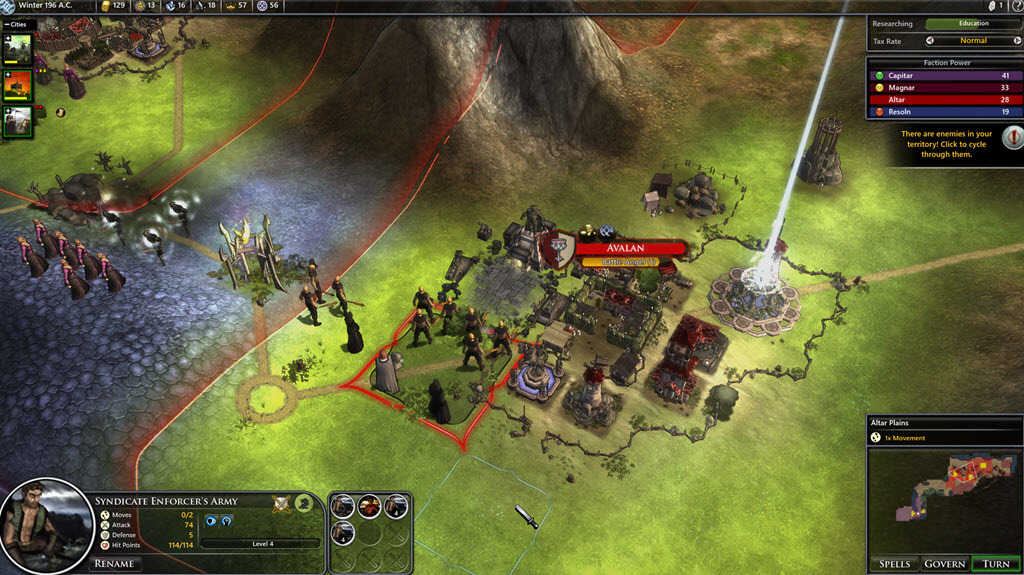Open the main menu emblem icon
The height and width of the screenshot is (575, 1024).
8,6
